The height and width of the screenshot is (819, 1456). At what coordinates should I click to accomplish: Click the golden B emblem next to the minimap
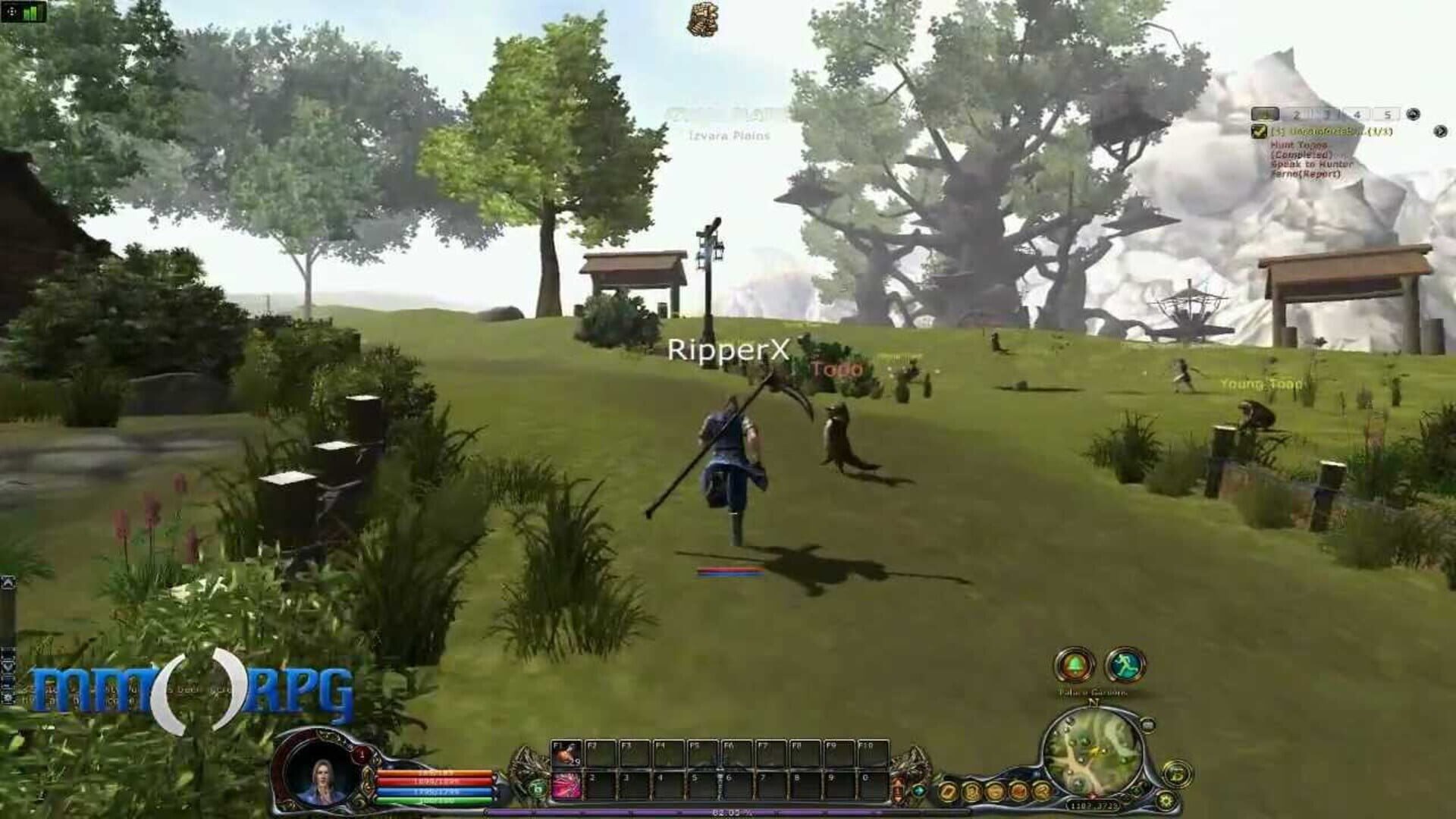(x=1177, y=773)
